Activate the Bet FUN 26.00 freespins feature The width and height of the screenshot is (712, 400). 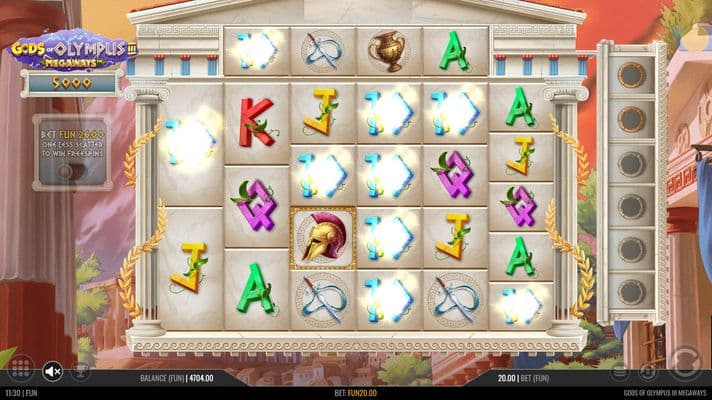pyautogui.click(x=71, y=151)
